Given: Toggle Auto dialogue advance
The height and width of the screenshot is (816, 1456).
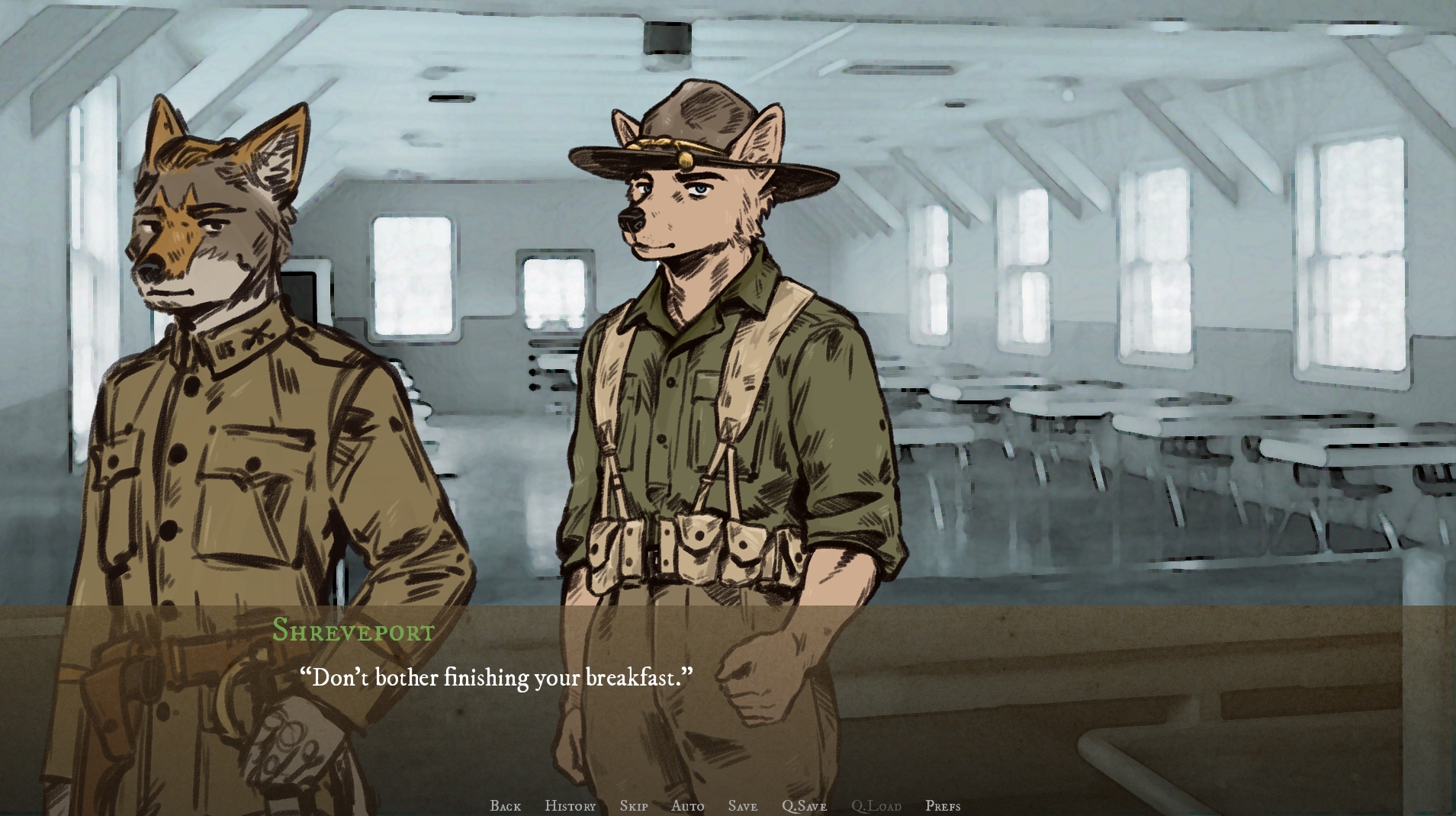Looking at the screenshot, I should coord(687,805).
